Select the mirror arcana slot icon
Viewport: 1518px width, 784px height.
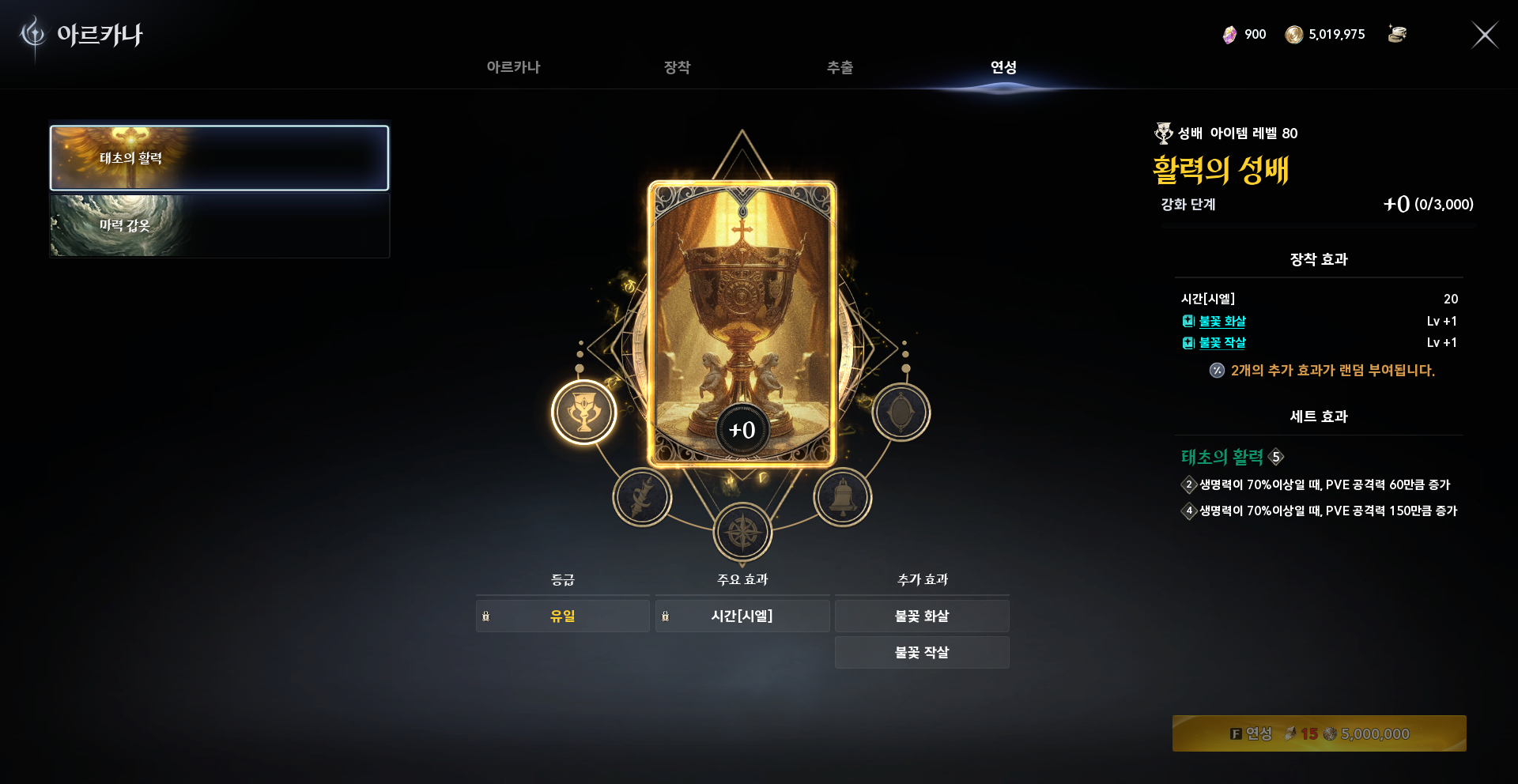901,412
